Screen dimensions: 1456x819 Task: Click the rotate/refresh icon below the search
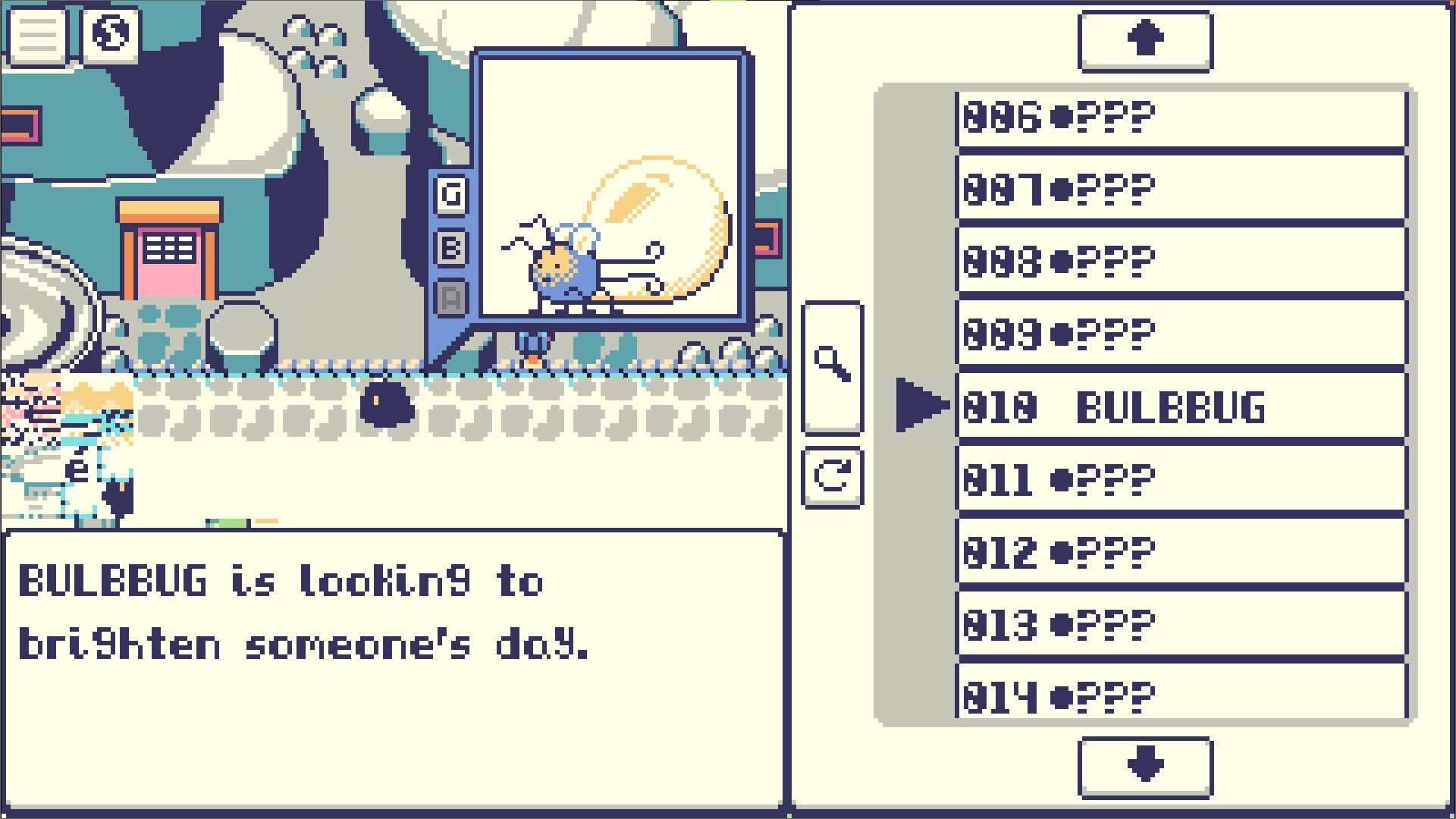pyautogui.click(x=834, y=478)
